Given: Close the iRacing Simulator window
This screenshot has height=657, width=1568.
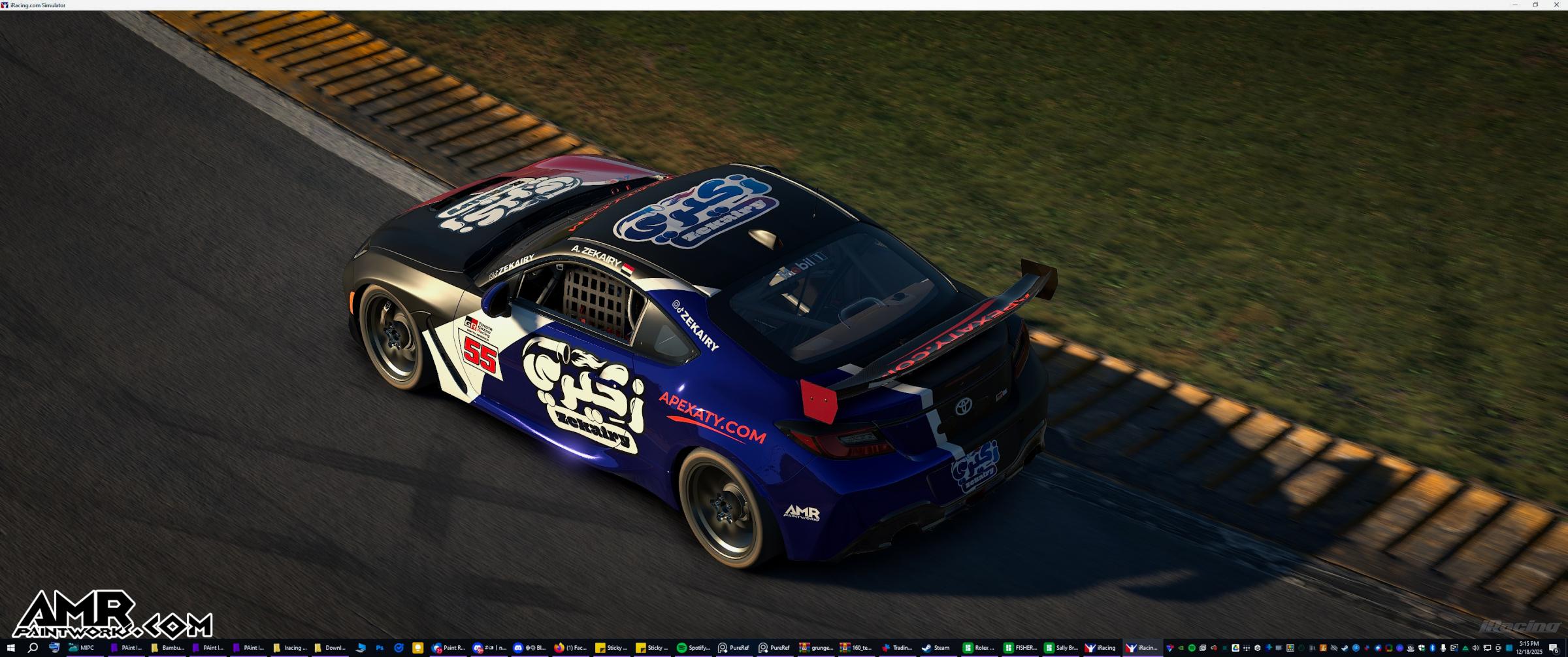Looking at the screenshot, I should pyautogui.click(x=1557, y=5).
